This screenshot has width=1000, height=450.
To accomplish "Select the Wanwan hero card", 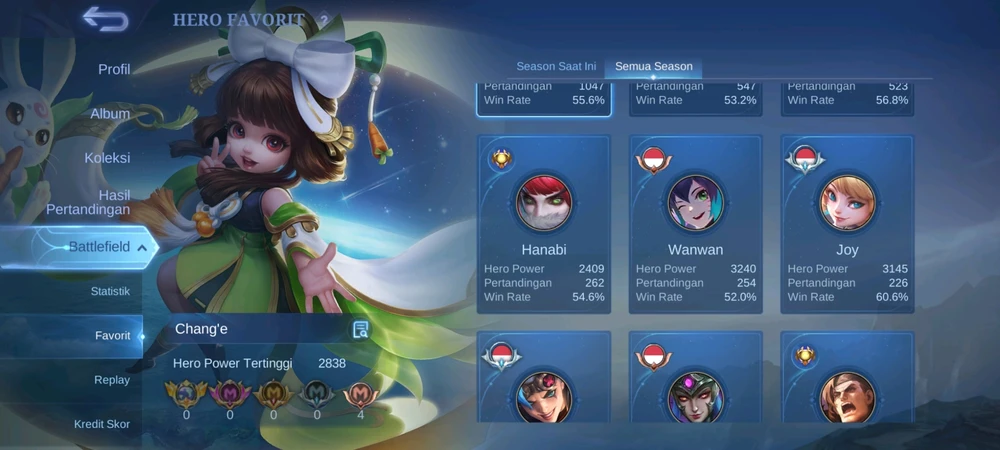I will [695, 224].
